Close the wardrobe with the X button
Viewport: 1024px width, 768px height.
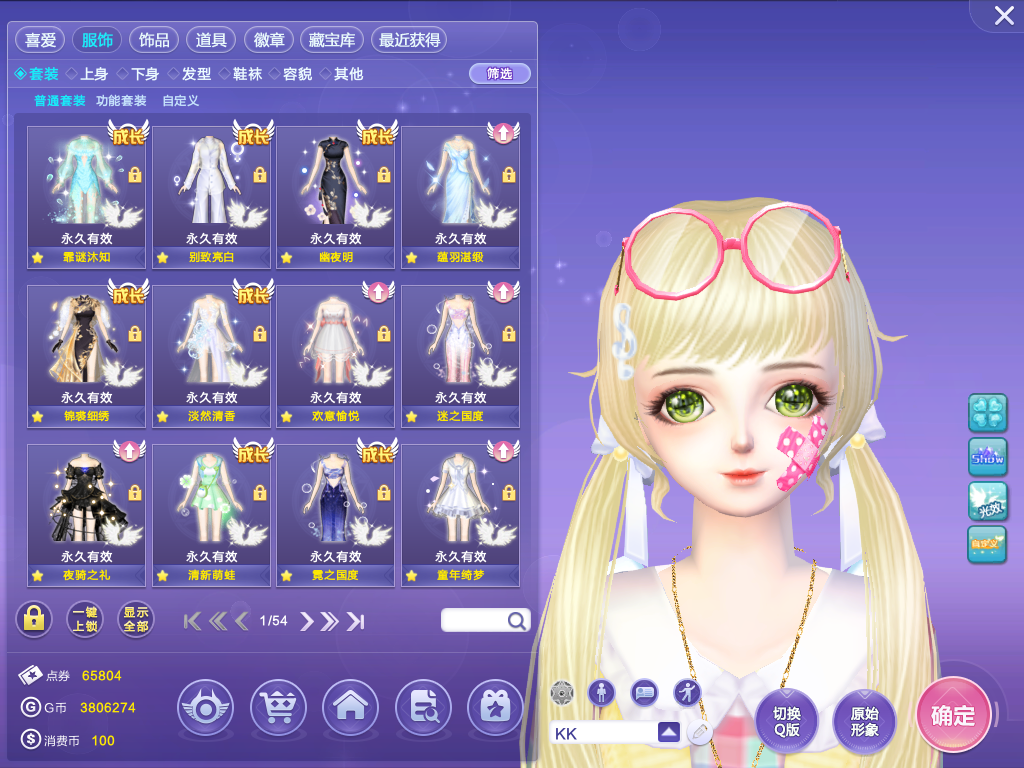click(1003, 16)
